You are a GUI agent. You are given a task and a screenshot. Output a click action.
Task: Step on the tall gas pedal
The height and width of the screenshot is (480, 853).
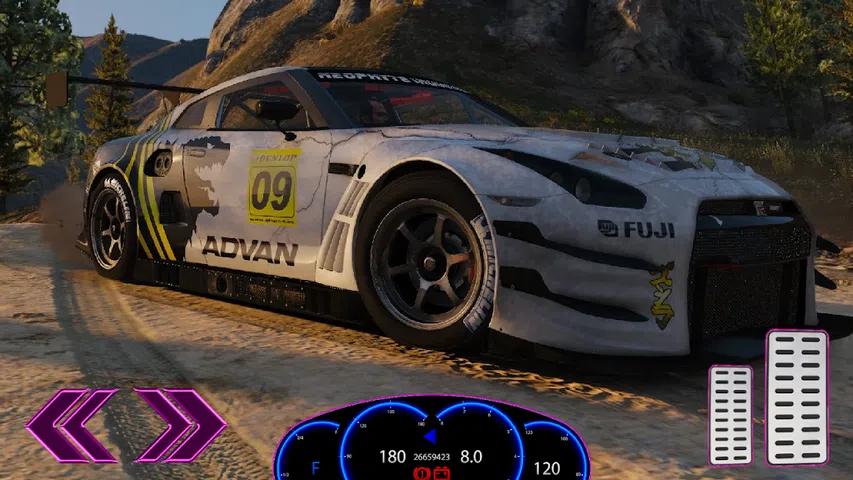pos(797,397)
